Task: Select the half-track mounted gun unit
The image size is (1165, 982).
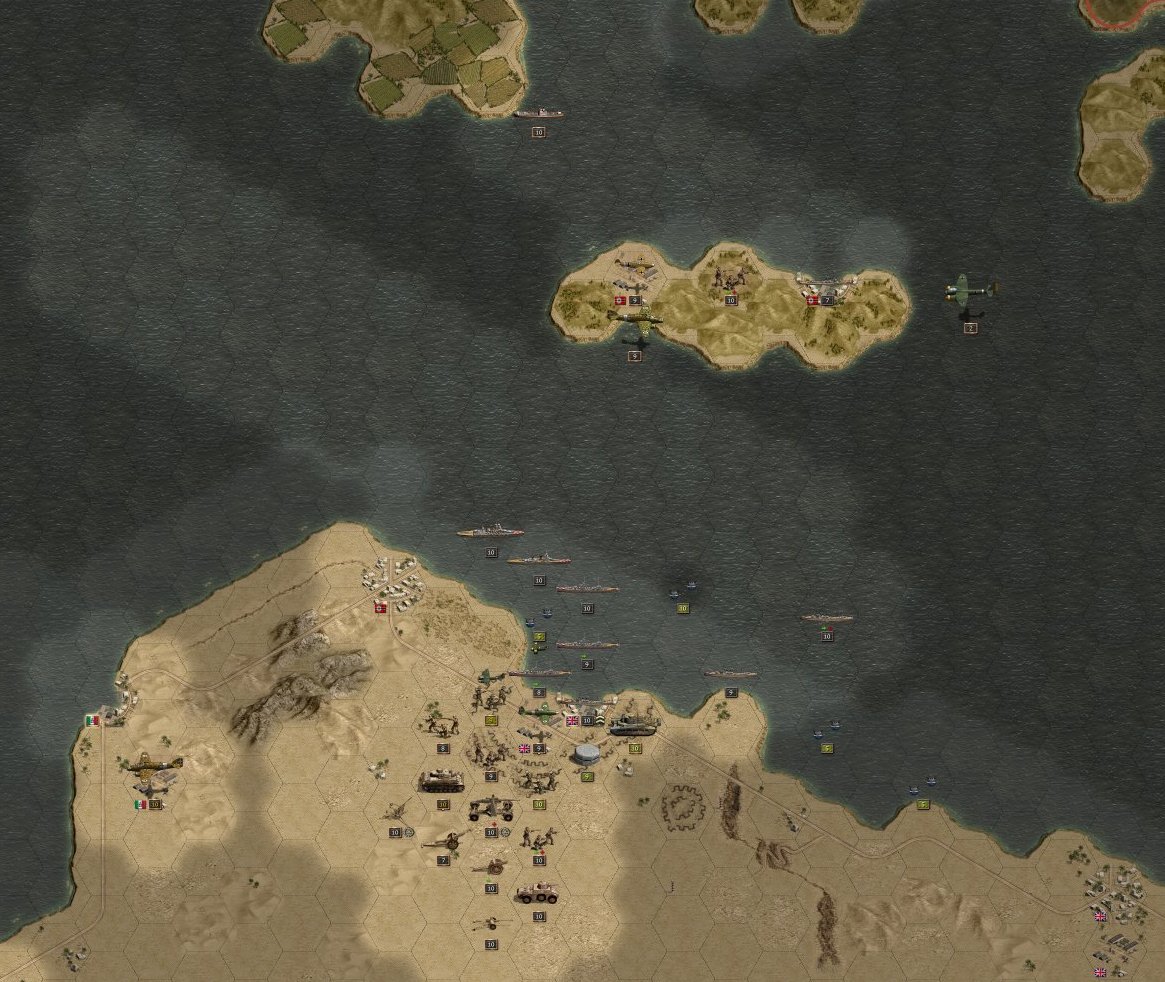Action: coord(491,807)
